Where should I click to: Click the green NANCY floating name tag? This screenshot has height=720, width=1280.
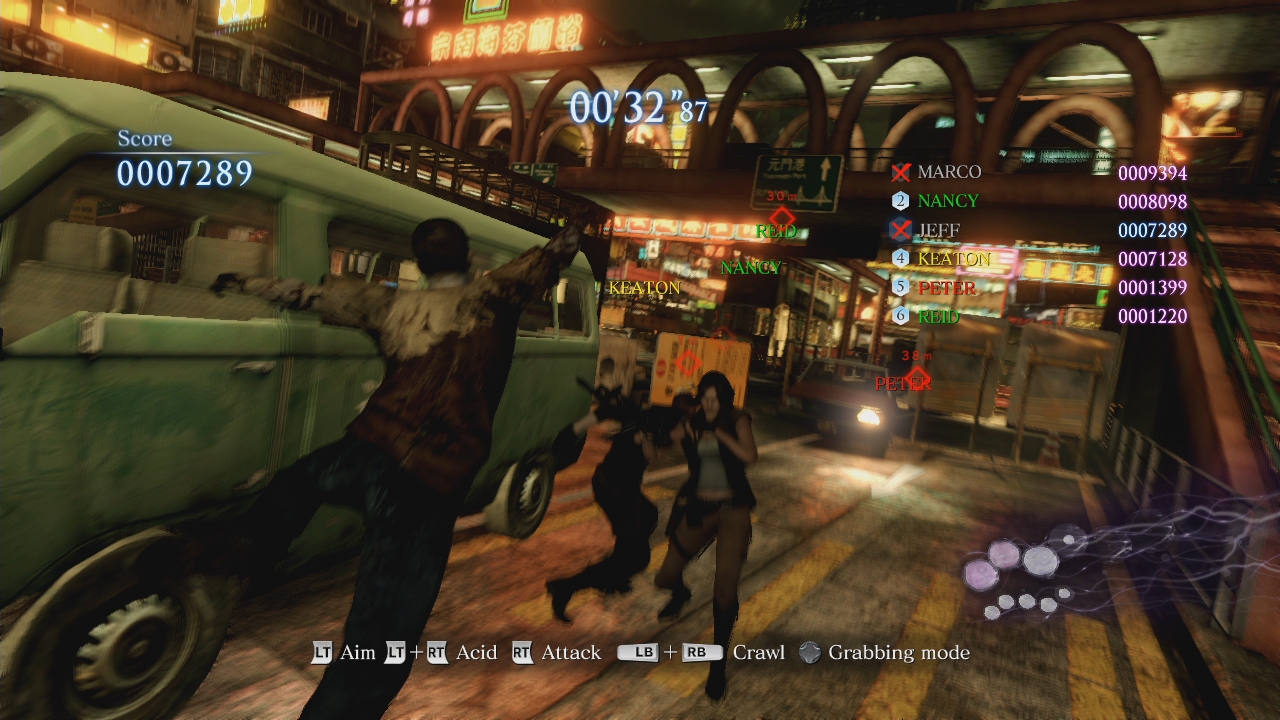tap(750, 268)
